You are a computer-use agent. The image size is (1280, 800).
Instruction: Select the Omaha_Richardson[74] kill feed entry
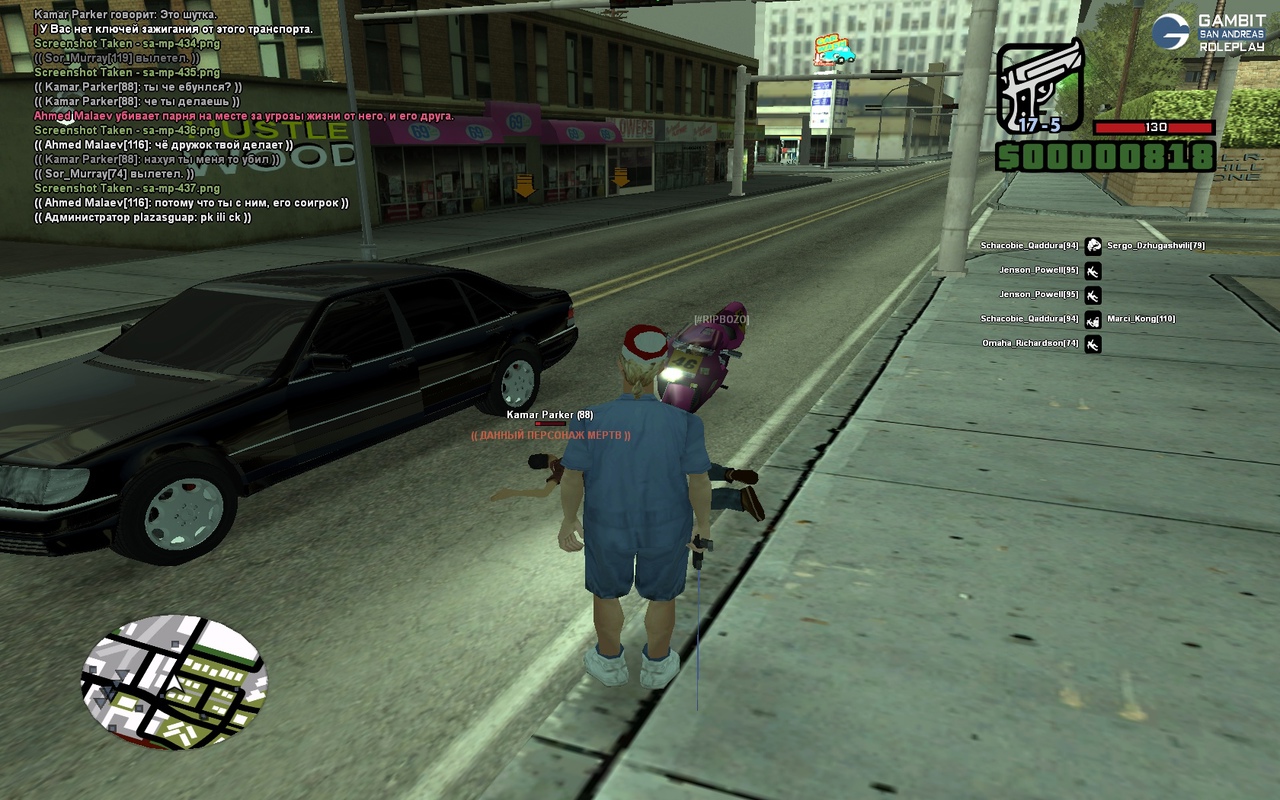click(1030, 344)
